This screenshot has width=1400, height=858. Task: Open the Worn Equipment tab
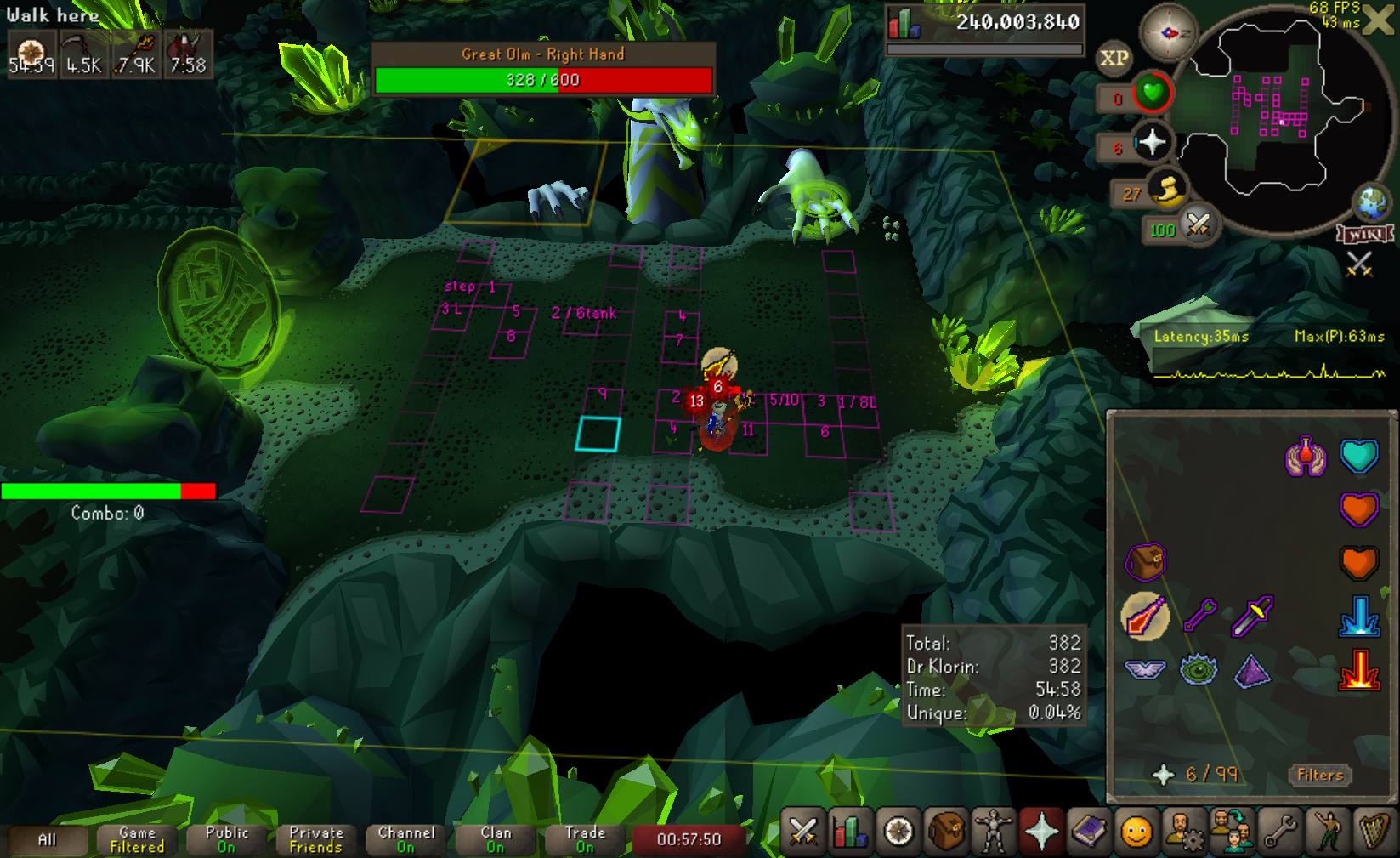pyautogui.click(x=994, y=831)
